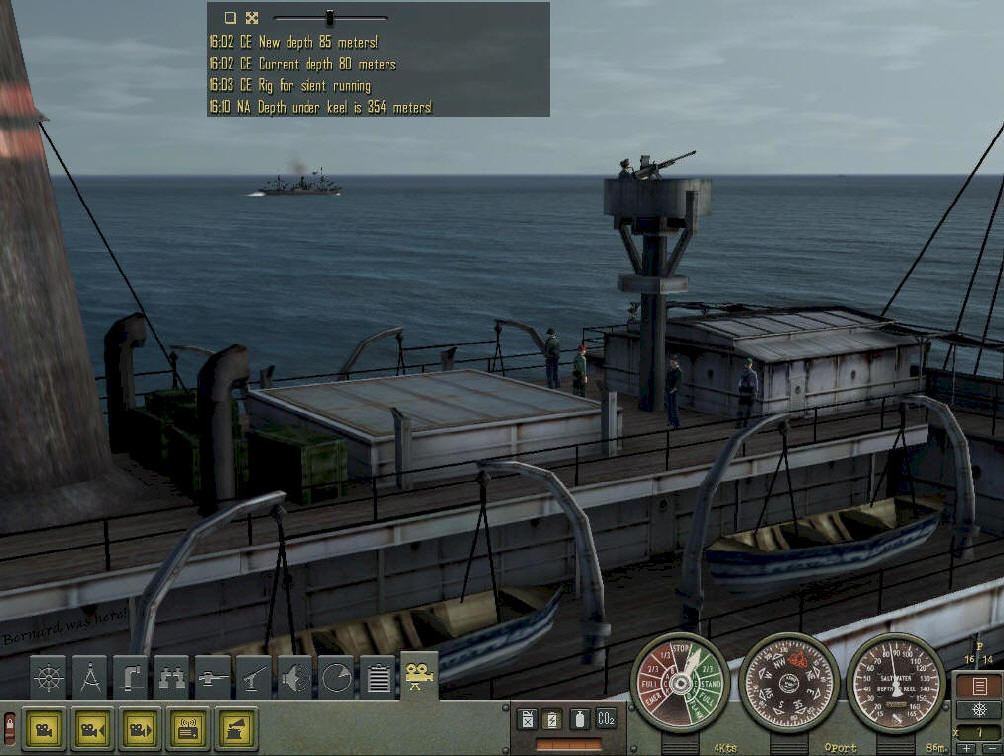This screenshot has width=1004, height=756.
Task: Adjust the message log transparency slider
Action: point(329,17)
